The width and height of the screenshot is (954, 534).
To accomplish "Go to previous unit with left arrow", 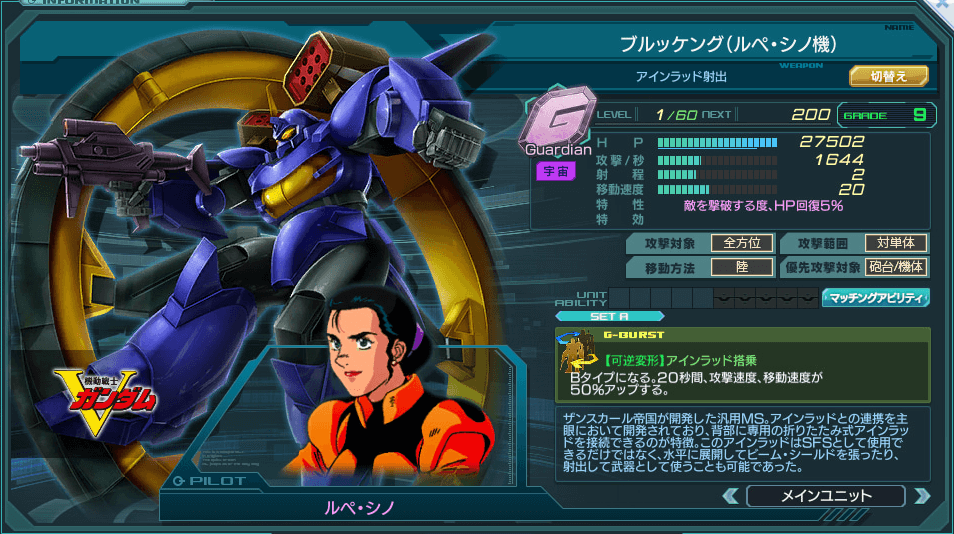I will click(731, 496).
